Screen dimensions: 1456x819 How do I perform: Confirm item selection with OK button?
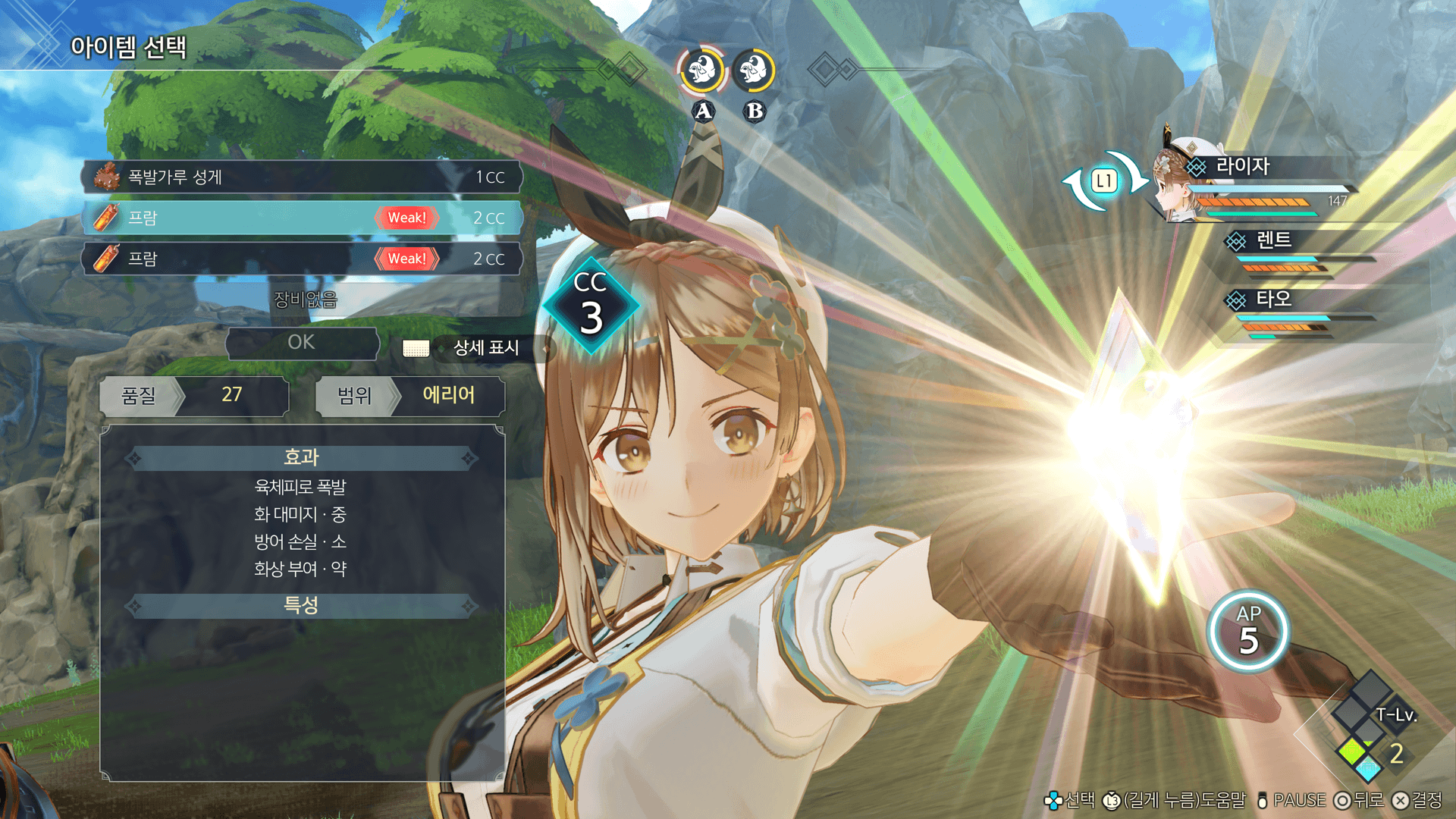302,343
